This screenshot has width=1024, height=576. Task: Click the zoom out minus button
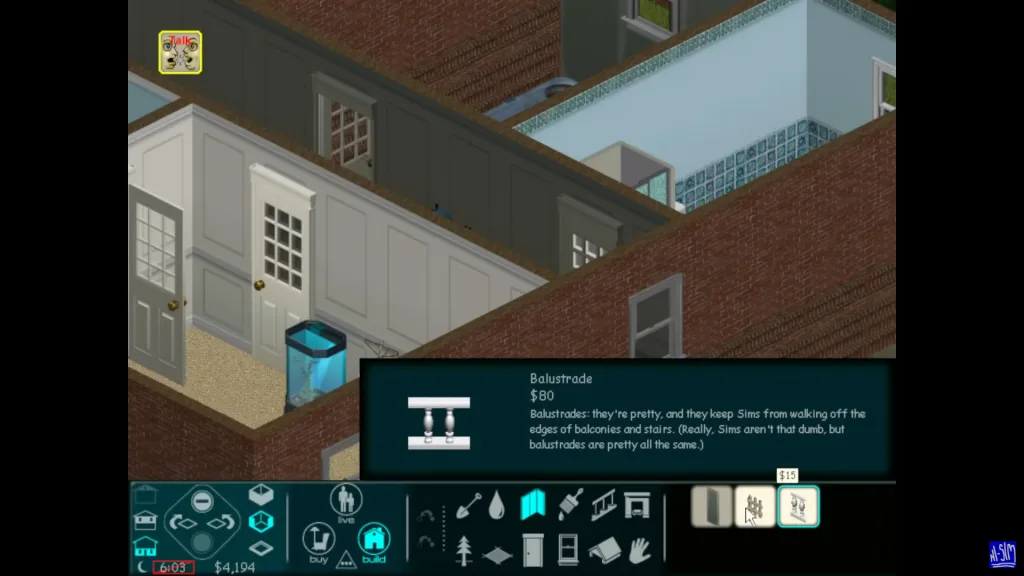202,499
